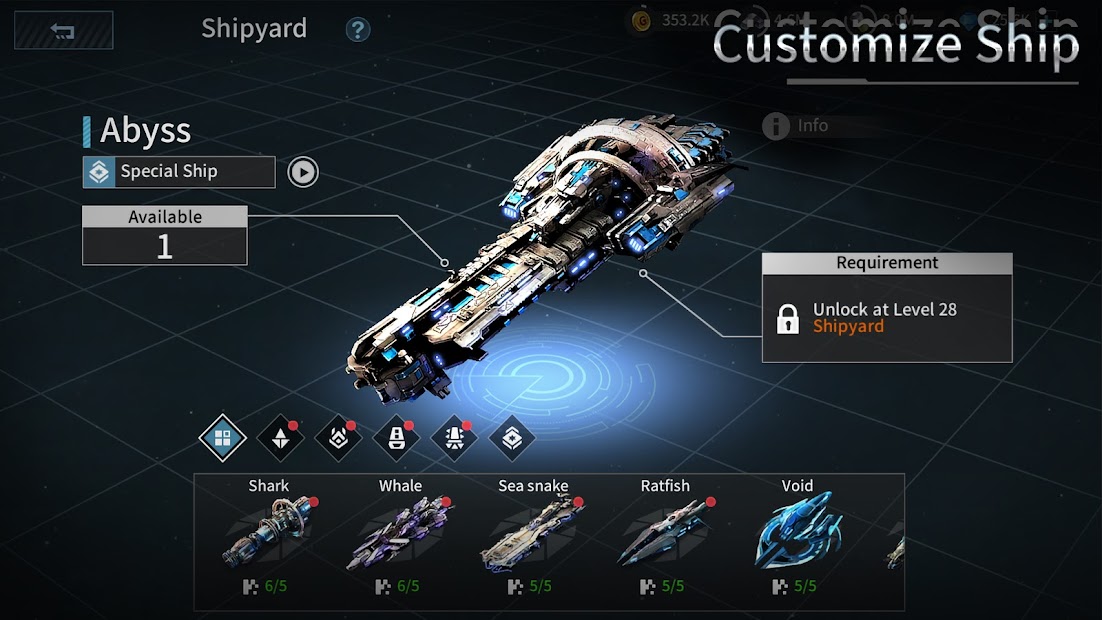Choose the Void ship

pos(797,537)
